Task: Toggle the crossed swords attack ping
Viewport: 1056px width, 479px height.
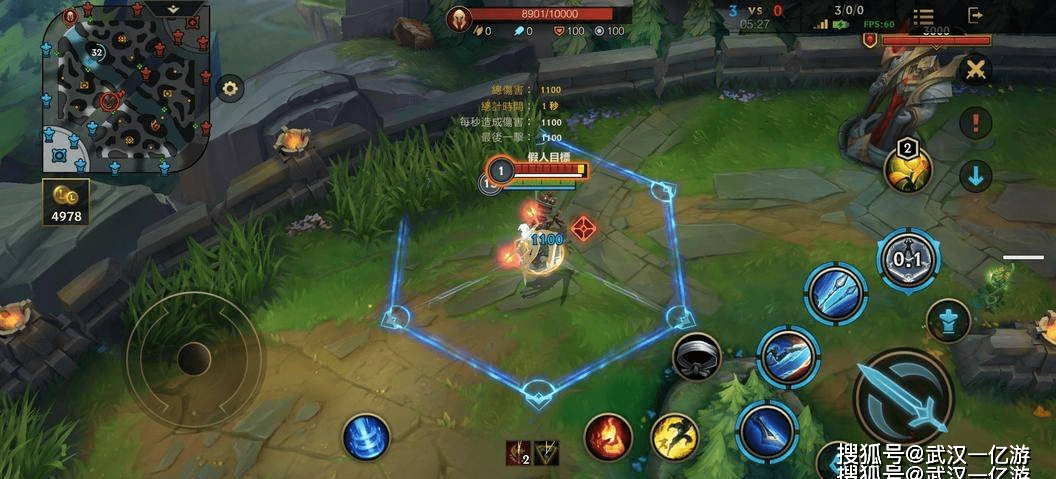Action: 975,70
